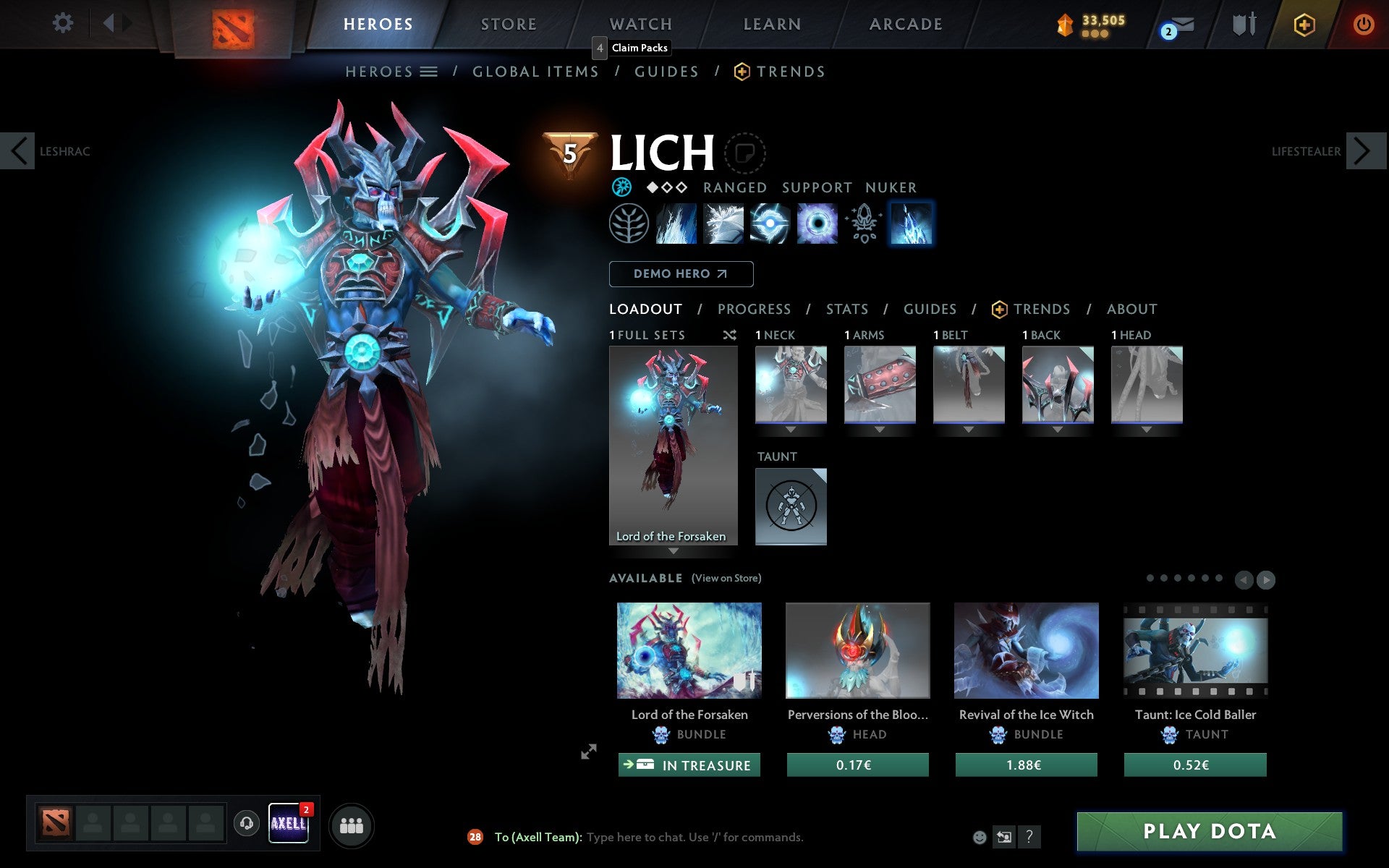Open Dota Plus golden hexagon icon
1389x868 pixels.
tap(1303, 24)
